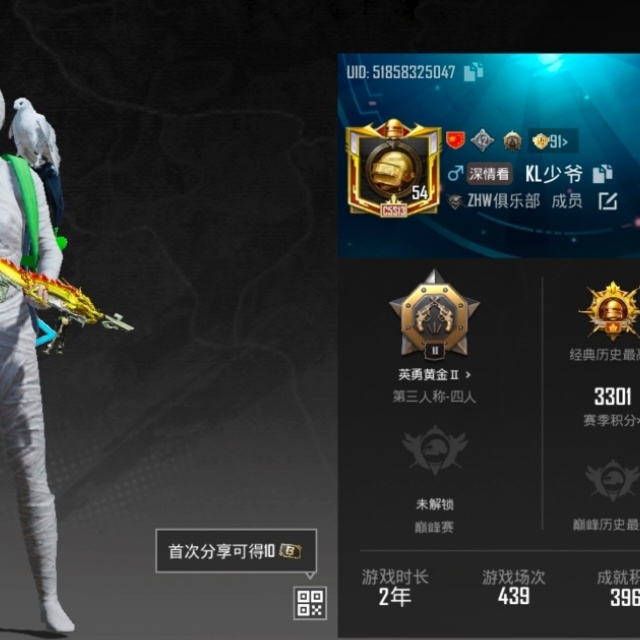Screen dimensions: 640x640
Task: View the 英勇黄金 II rank details
Action: point(434,374)
